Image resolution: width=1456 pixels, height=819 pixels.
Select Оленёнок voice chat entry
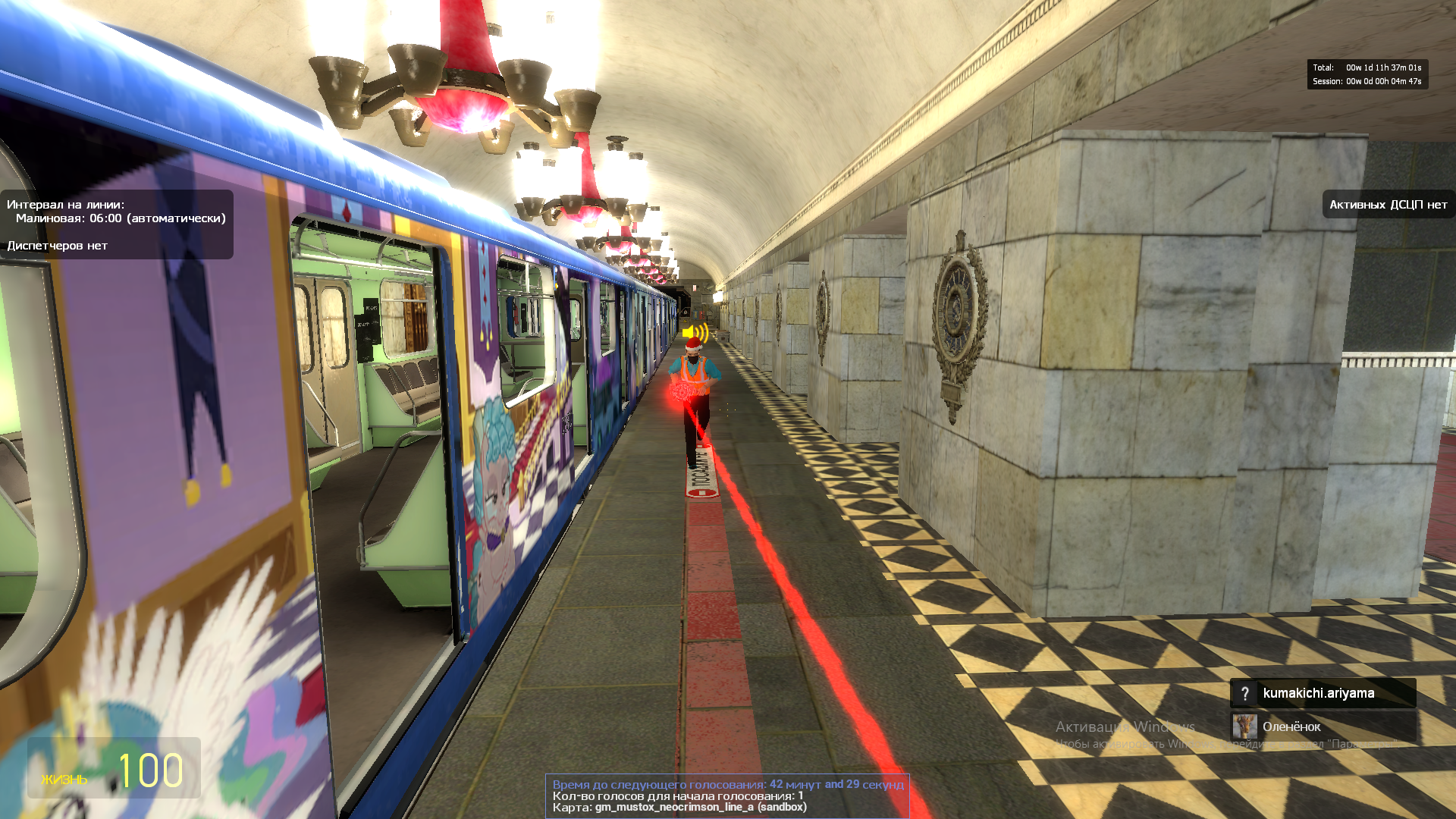click(x=1322, y=726)
